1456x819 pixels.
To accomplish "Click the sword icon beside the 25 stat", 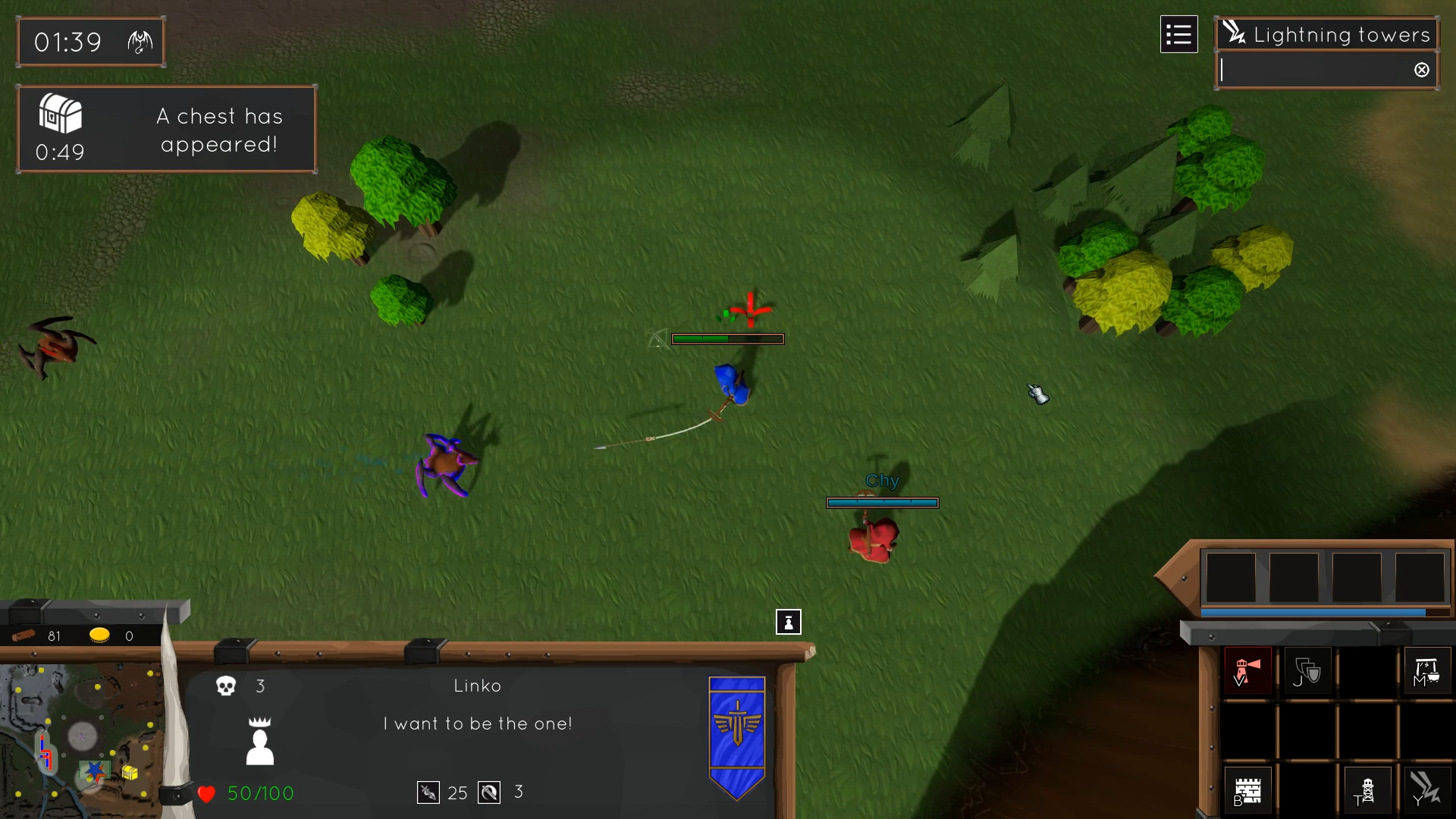I will [x=427, y=792].
